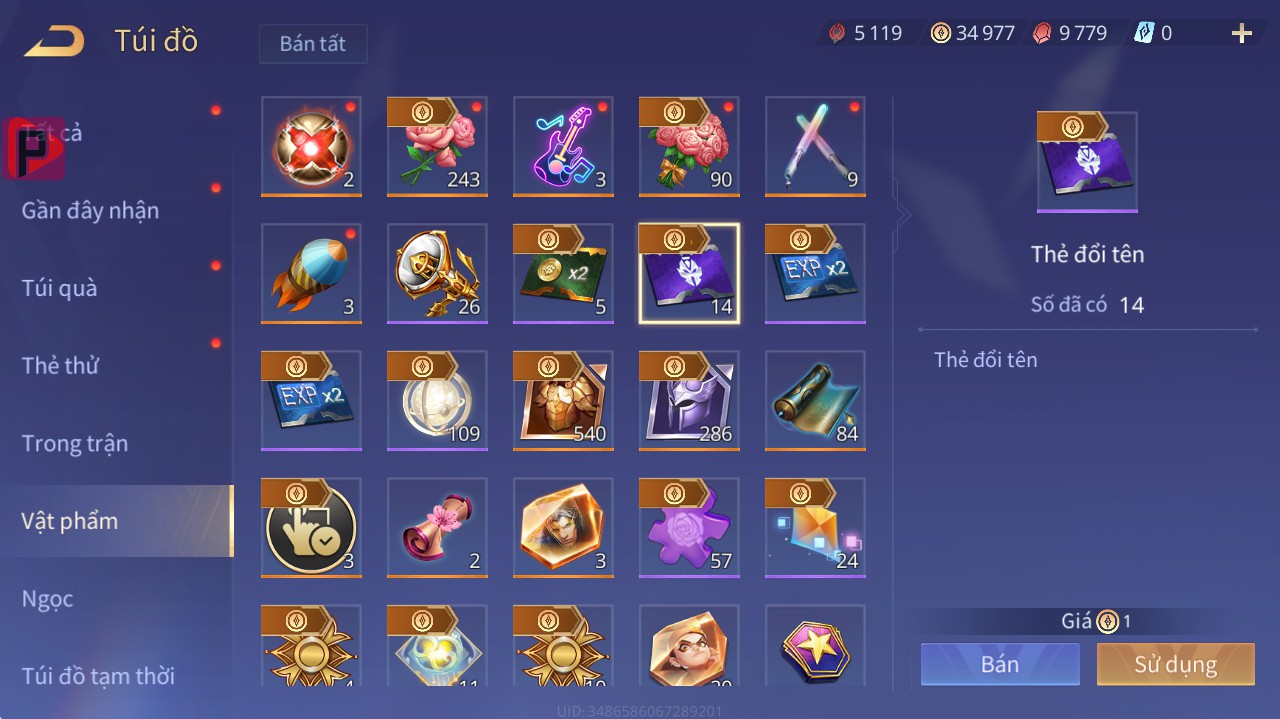This screenshot has width=1280, height=719.
Task: Choose the gold x2 card slot
Action: click(x=563, y=274)
